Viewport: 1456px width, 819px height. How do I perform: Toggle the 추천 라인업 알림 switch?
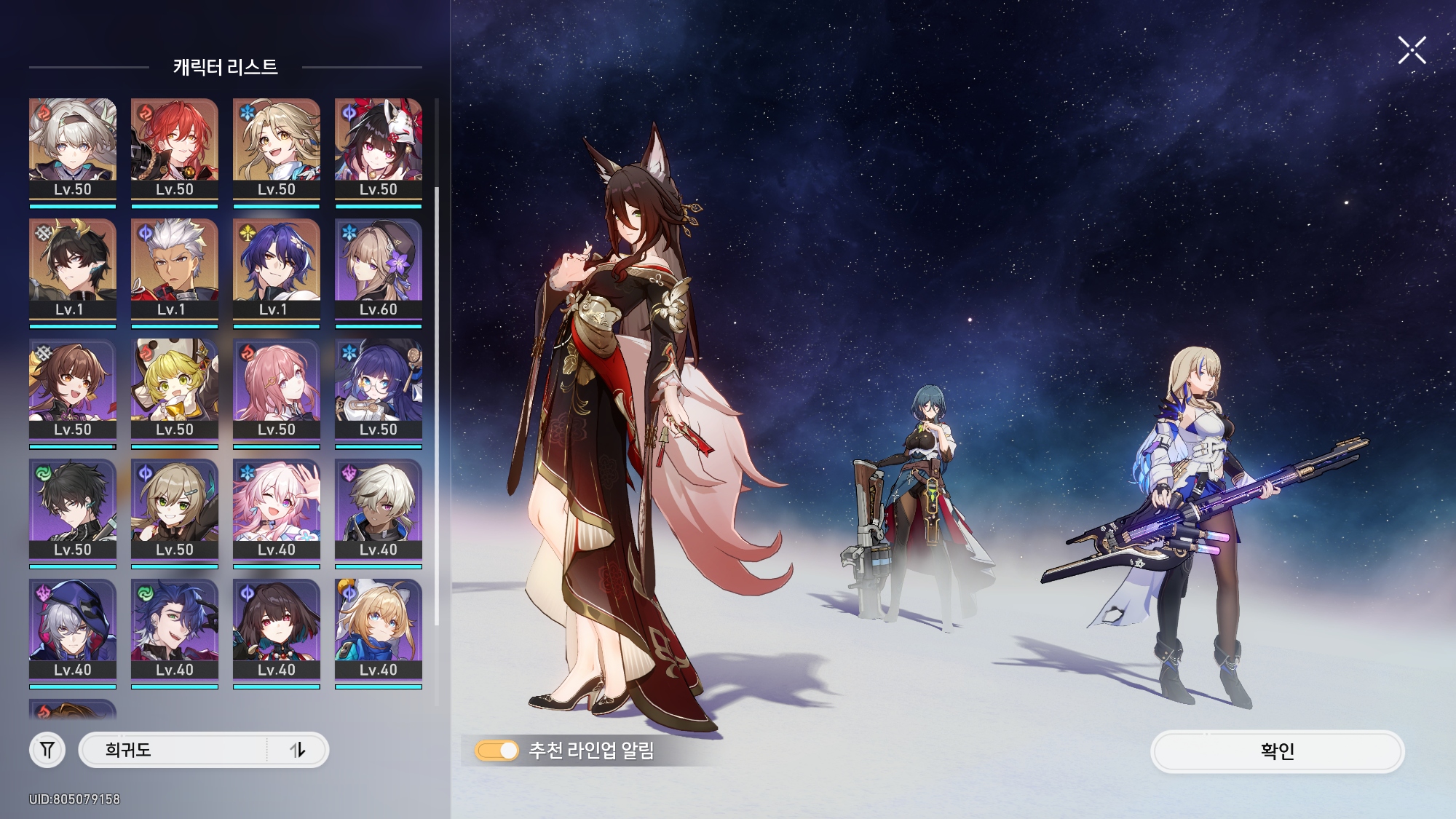pos(497,751)
